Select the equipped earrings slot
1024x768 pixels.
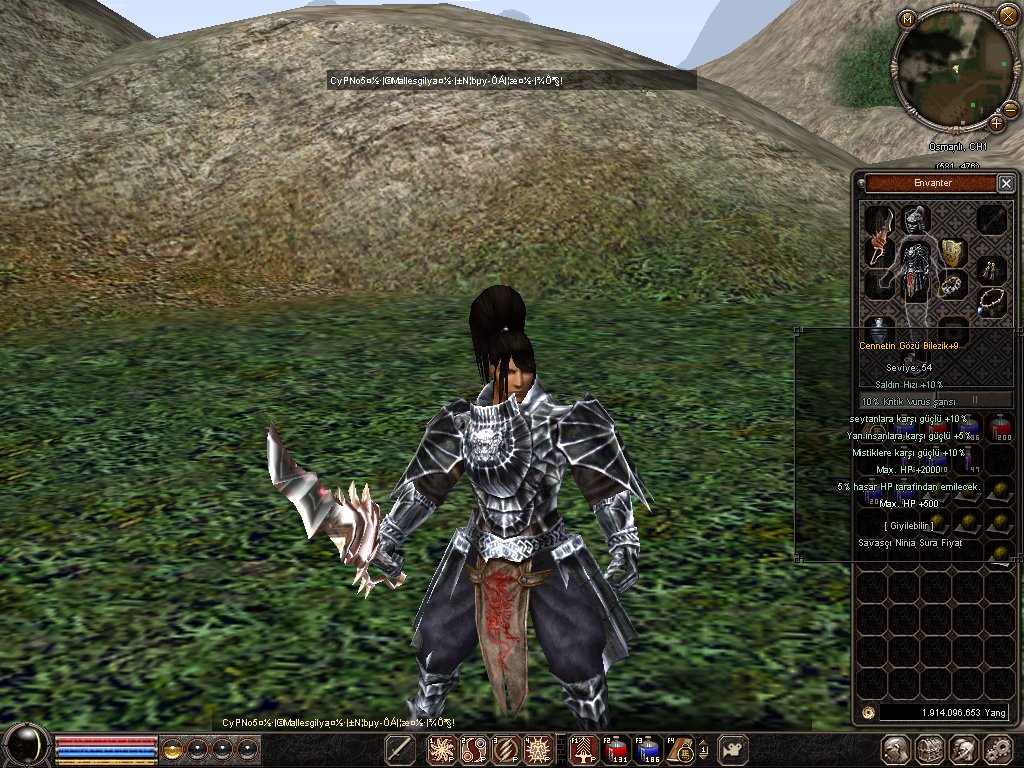[x=991, y=267]
